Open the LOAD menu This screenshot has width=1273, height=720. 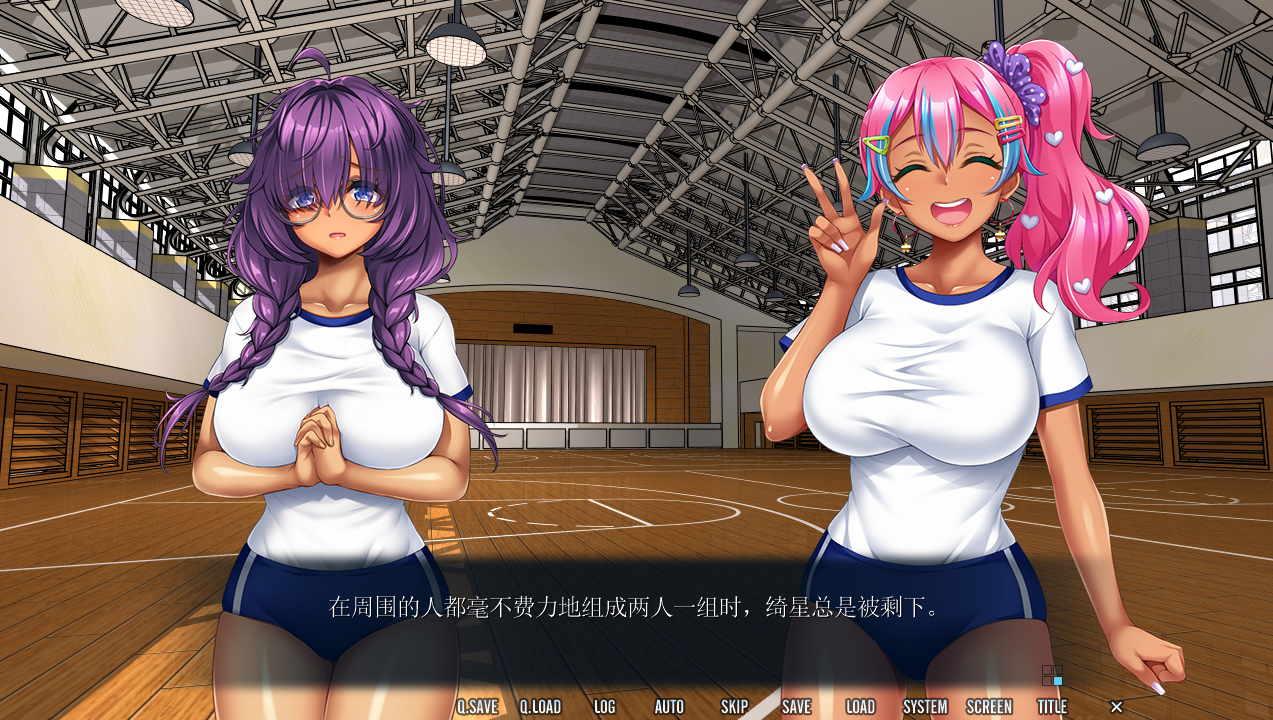click(x=860, y=706)
